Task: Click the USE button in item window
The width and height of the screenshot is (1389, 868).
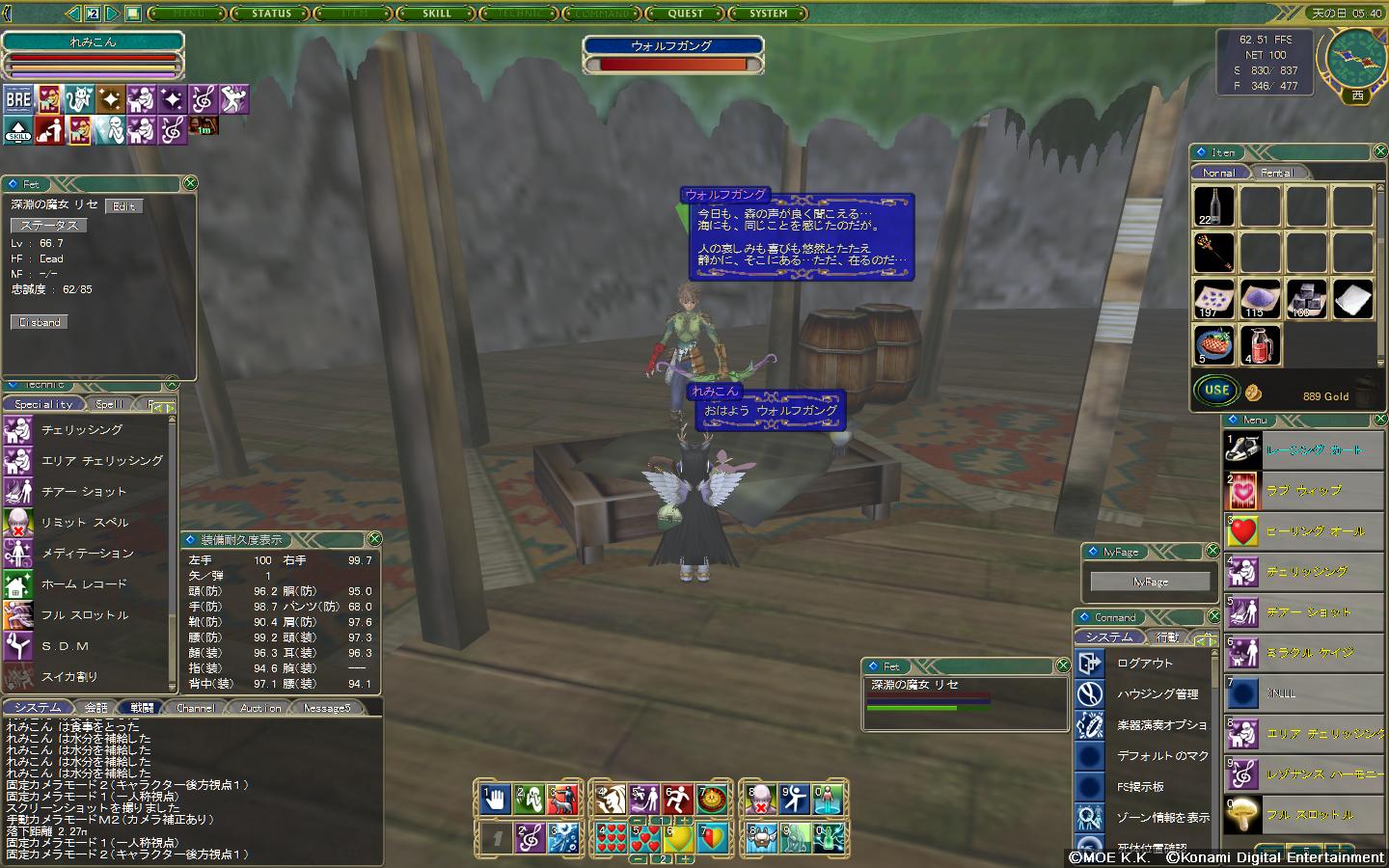Action: 1216,391
